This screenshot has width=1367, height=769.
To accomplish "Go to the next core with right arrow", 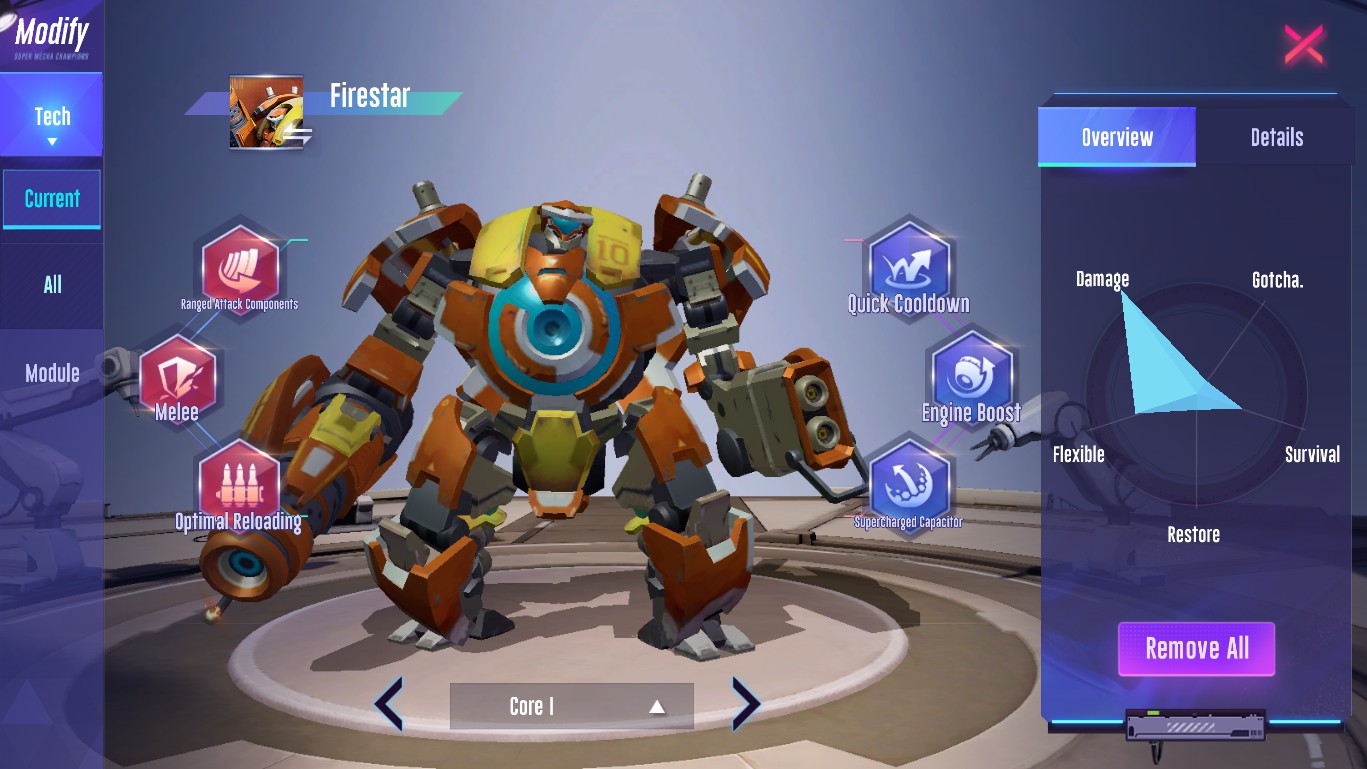I will click(746, 704).
